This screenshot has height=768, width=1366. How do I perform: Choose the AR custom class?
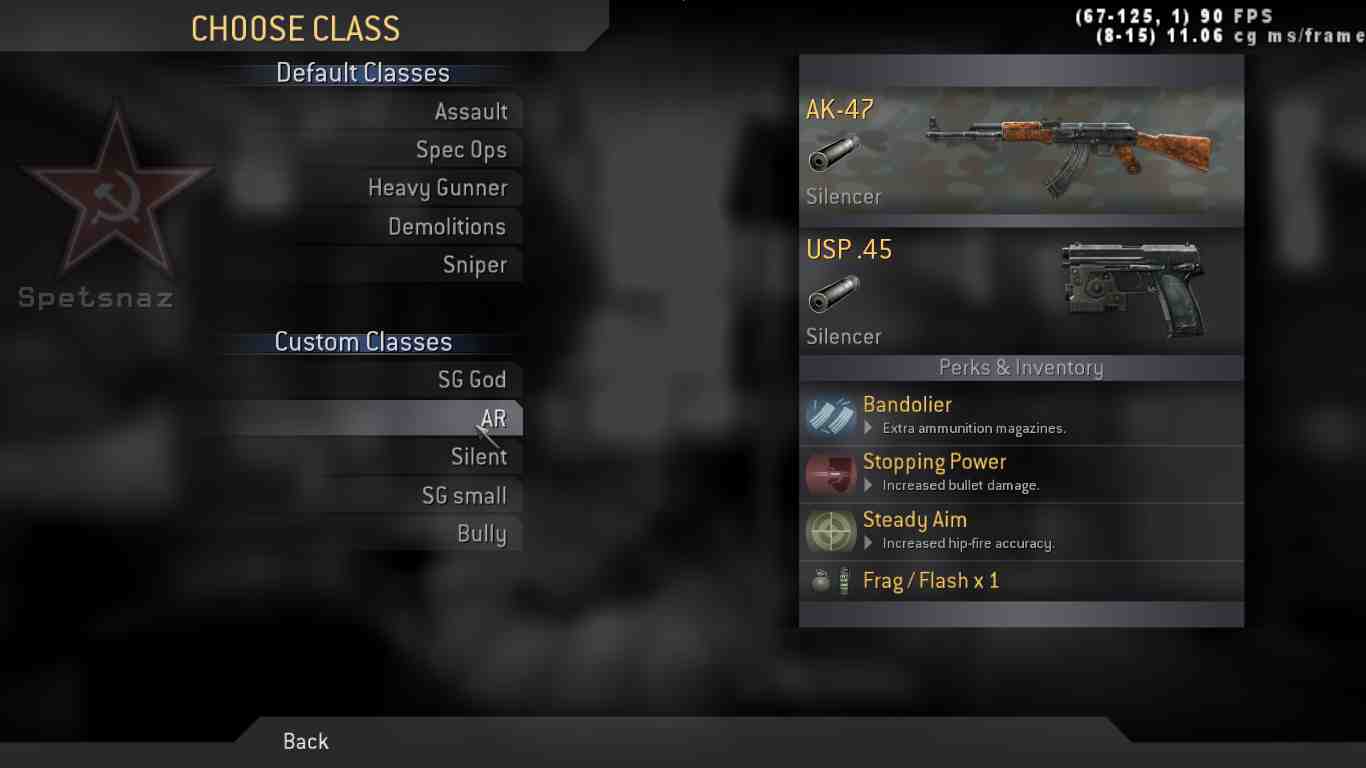[493, 419]
